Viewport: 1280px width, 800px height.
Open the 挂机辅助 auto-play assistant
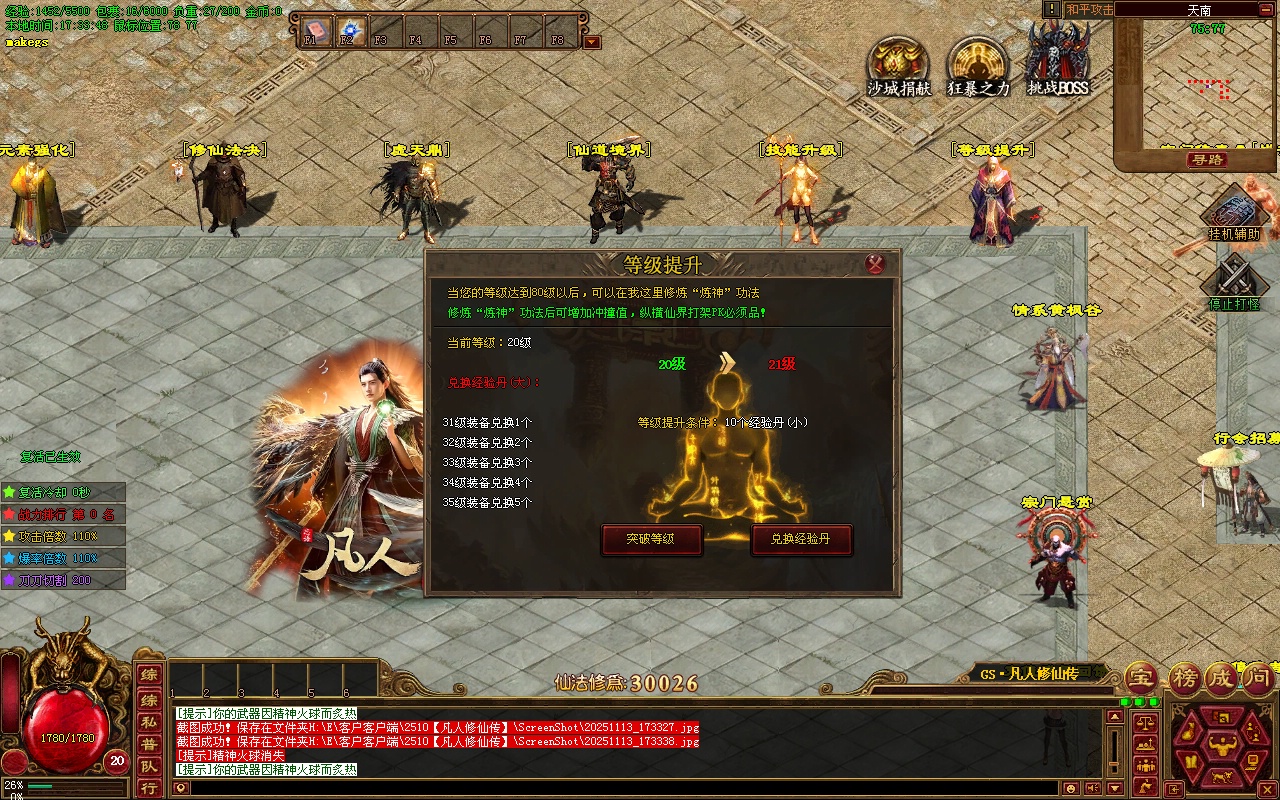click(x=1233, y=214)
